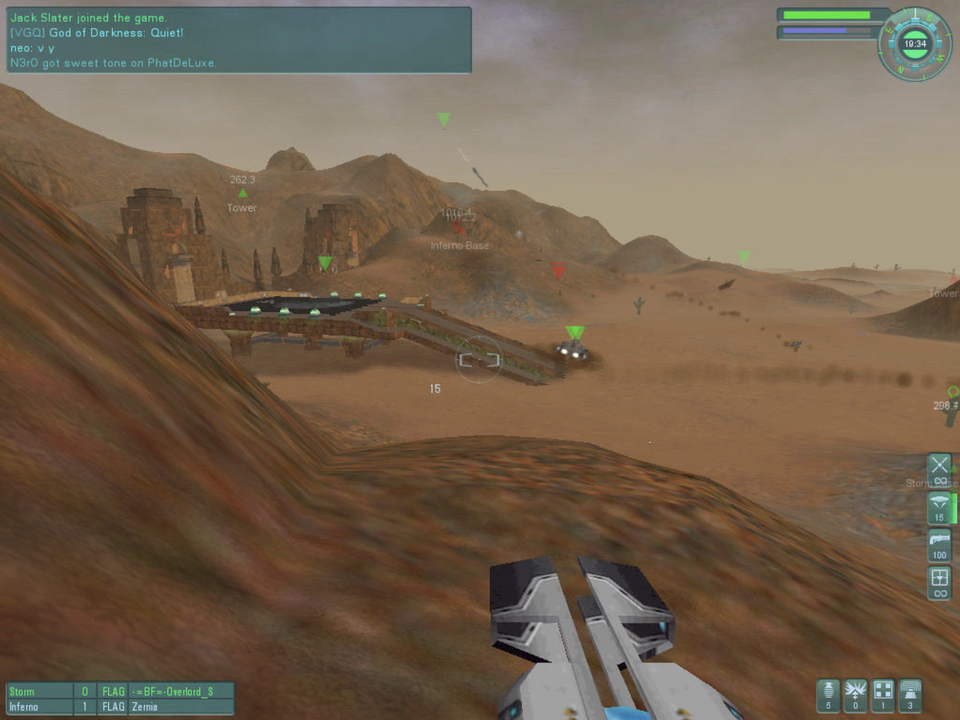Select the crossed-lines weapon slot at top of weapon list
Image resolution: width=960 pixels, height=720 pixels.
(x=939, y=469)
